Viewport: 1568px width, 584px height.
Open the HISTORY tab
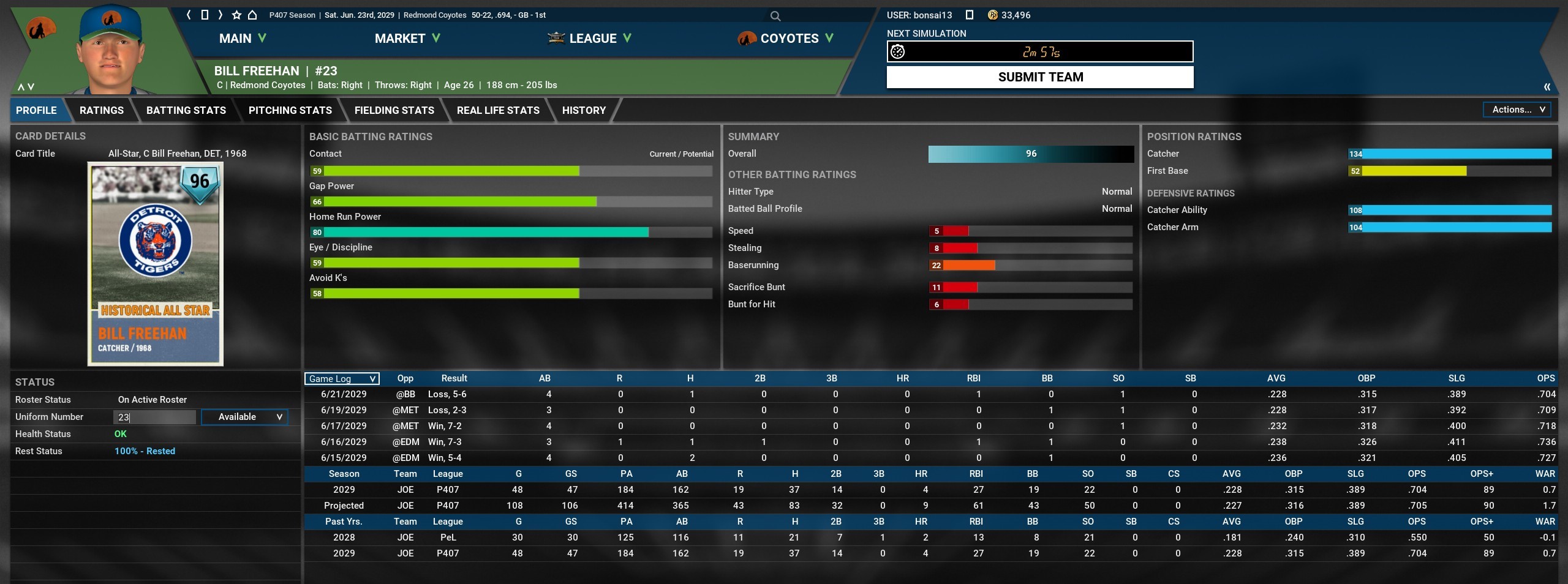pos(584,110)
